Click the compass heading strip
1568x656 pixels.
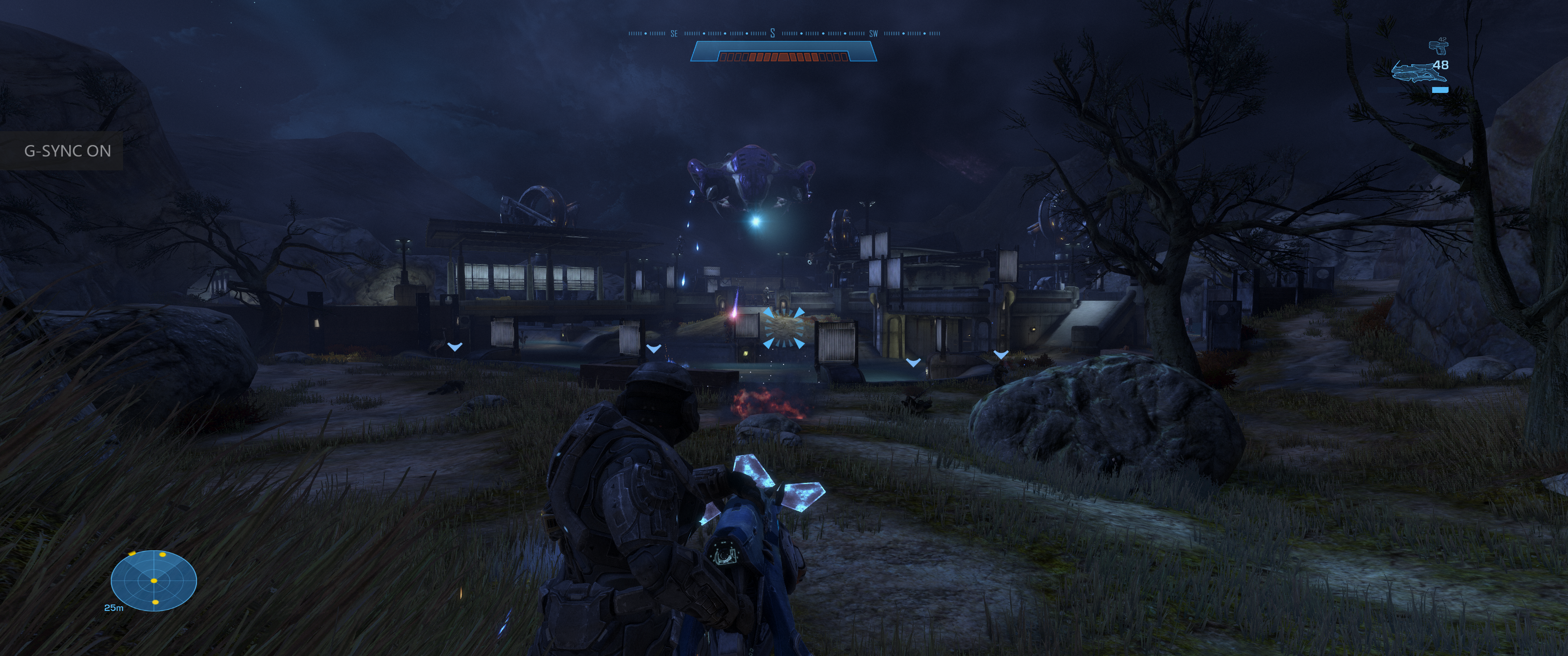[784, 33]
